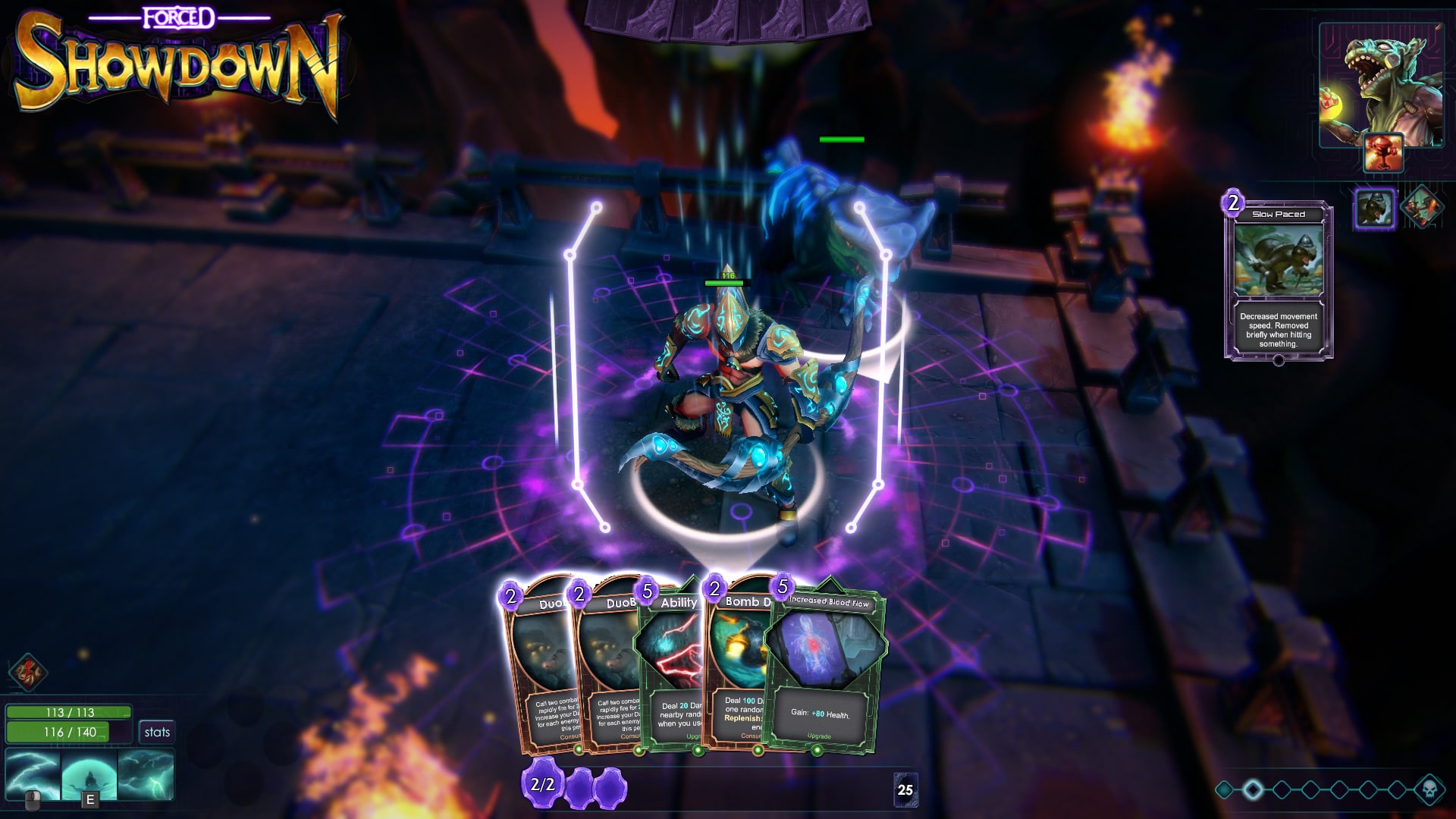Inspect the Slow Paced modifier card
1456x819 pixels.
coord(1279,281)
